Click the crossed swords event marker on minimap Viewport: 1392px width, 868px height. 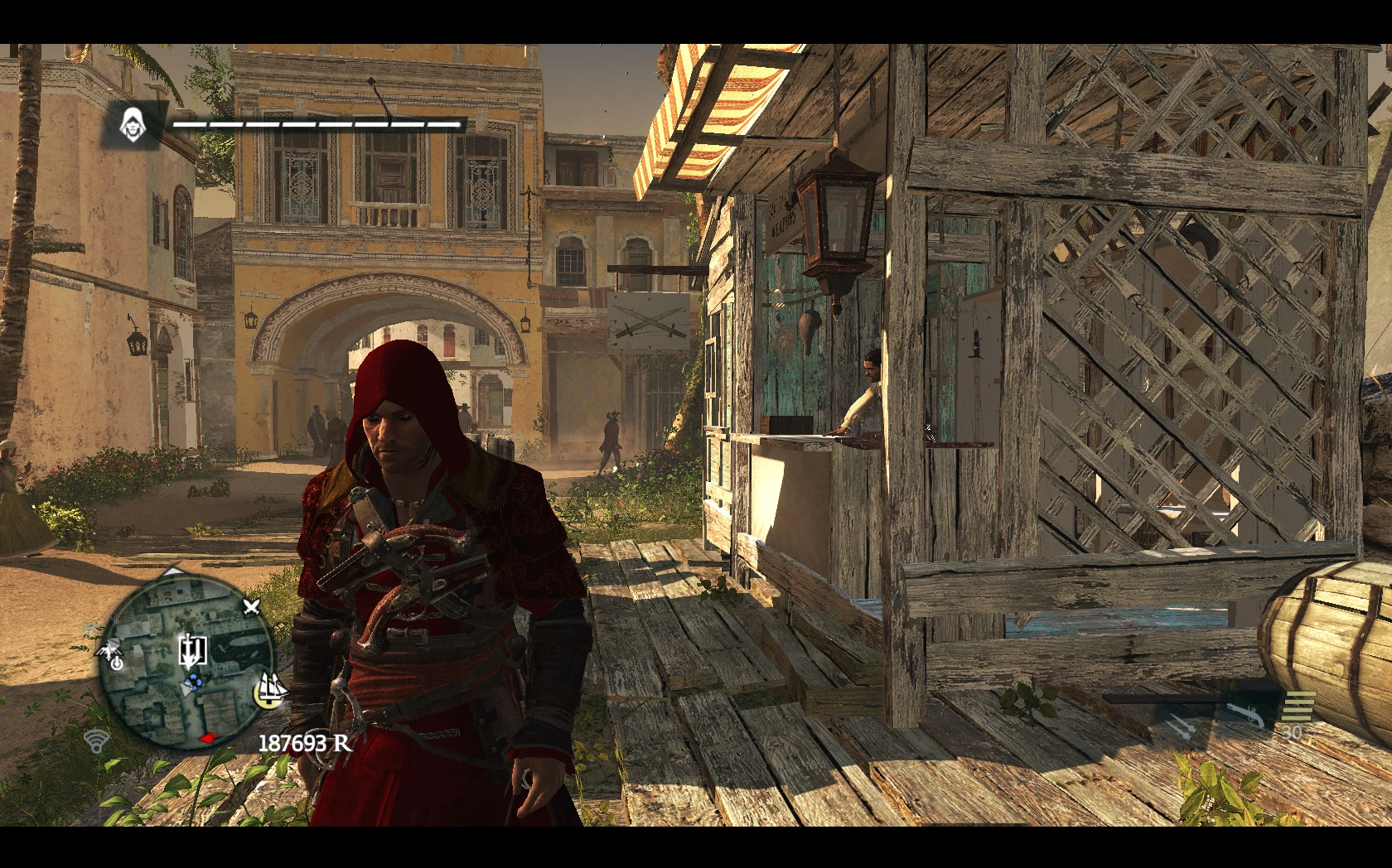[251, 608]
